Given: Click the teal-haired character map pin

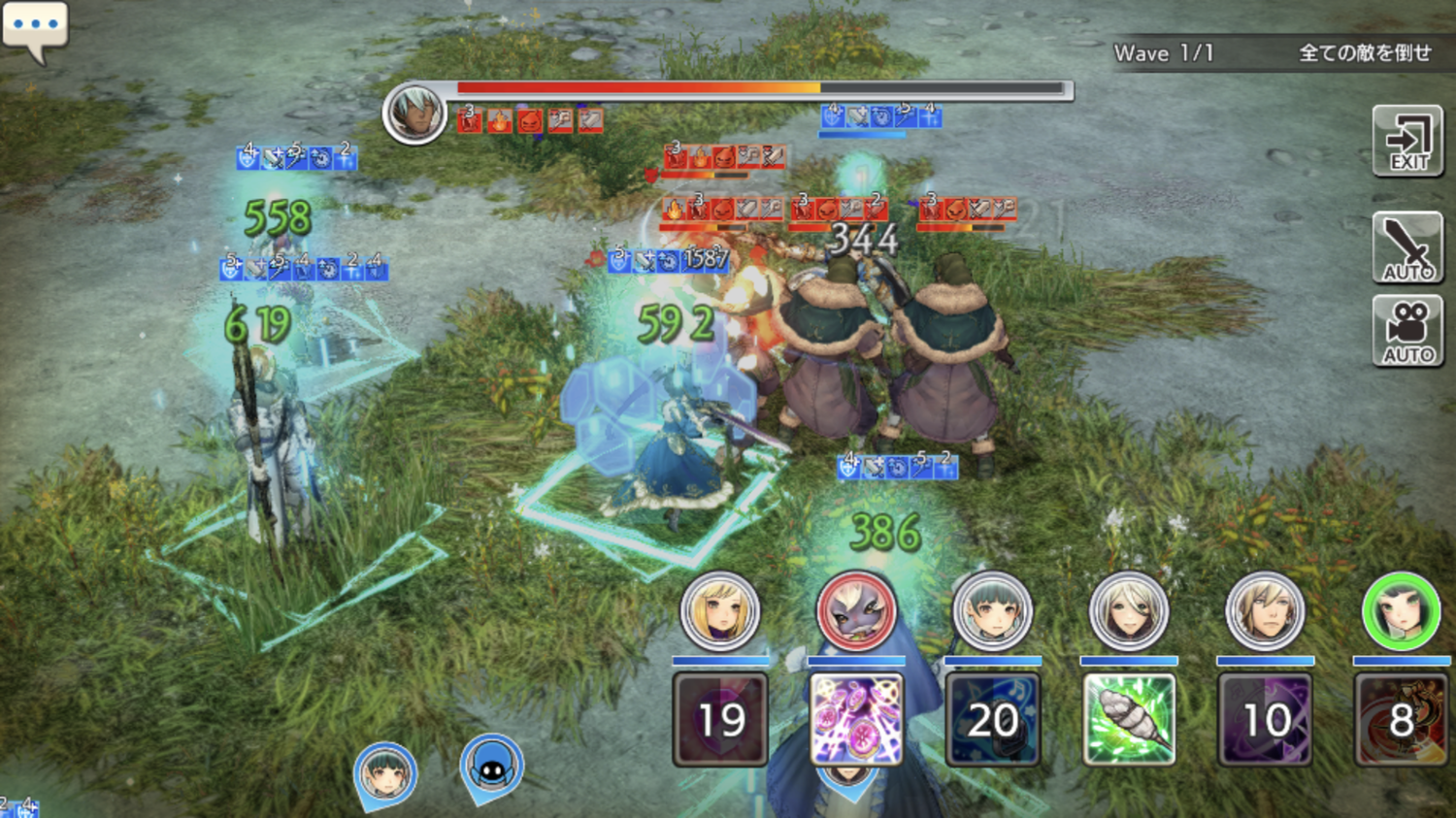Looking at the screenshot, I should [x=385, y=774].
